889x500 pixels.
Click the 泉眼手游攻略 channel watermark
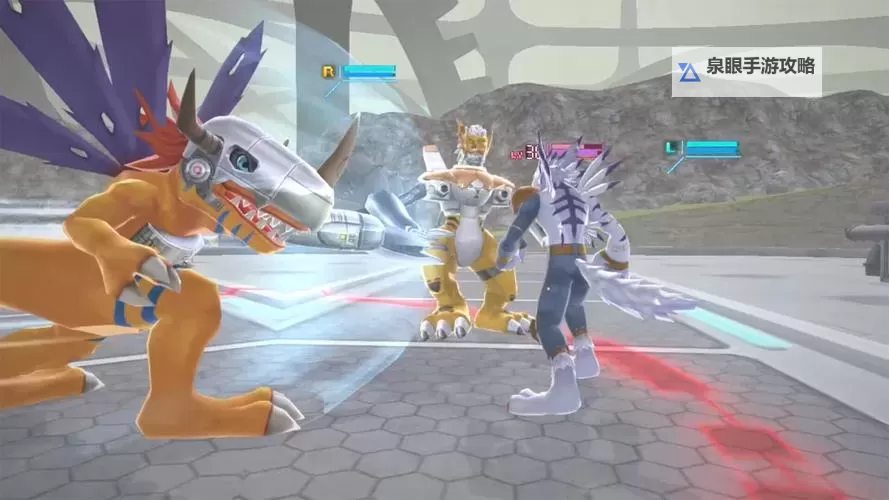pyautogui.click(x=746, y=70)
